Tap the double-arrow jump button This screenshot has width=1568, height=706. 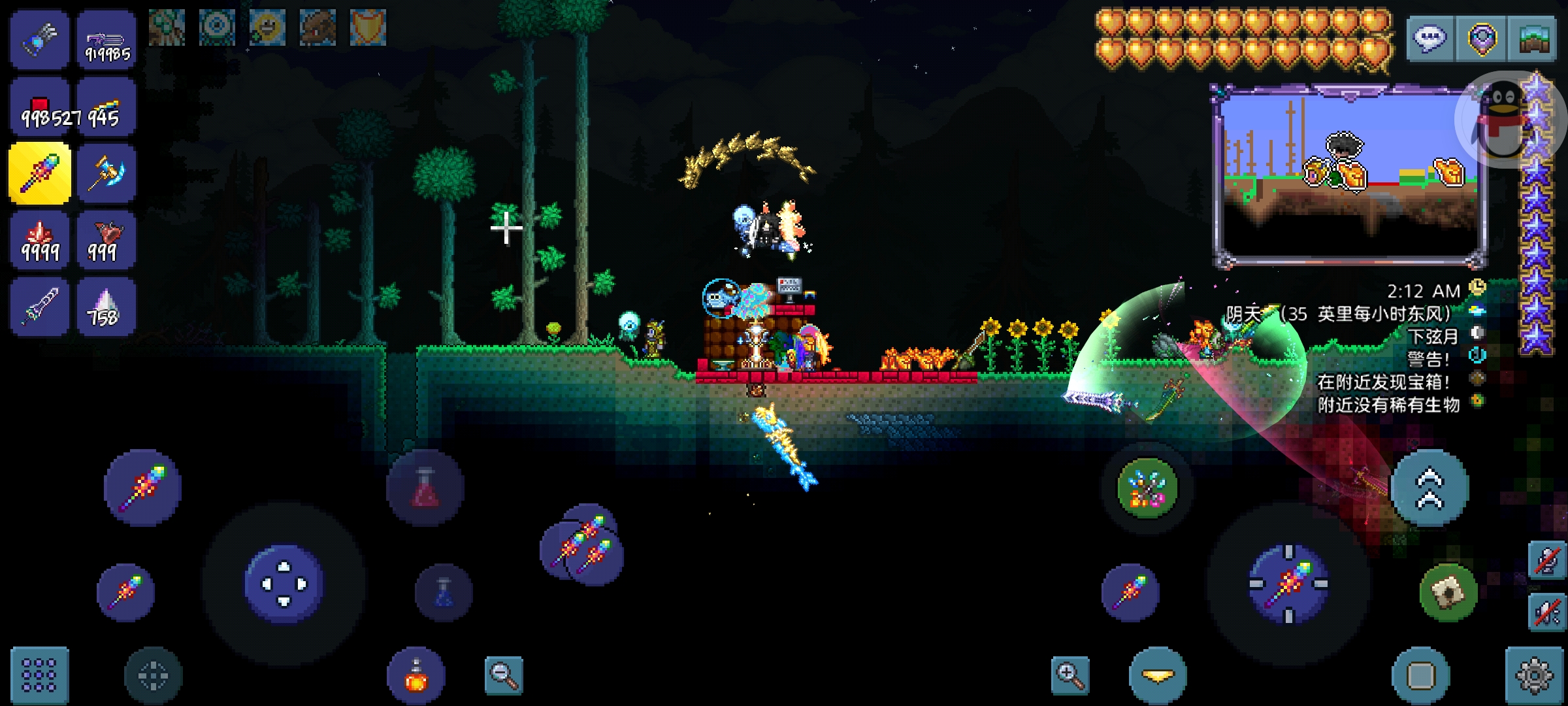pos(1429,488)
